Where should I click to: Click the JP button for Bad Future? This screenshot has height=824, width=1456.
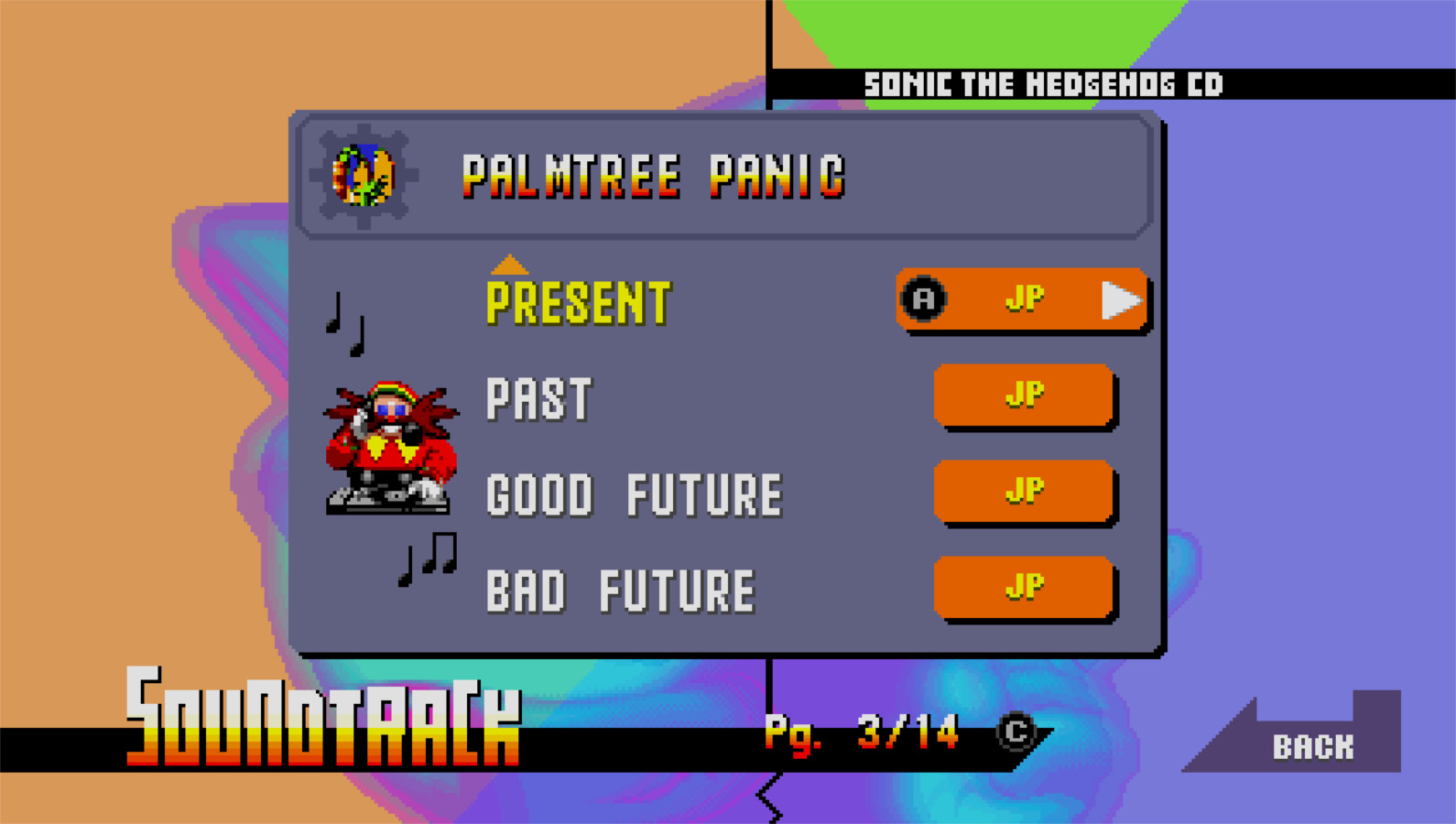pos(1024,586)
